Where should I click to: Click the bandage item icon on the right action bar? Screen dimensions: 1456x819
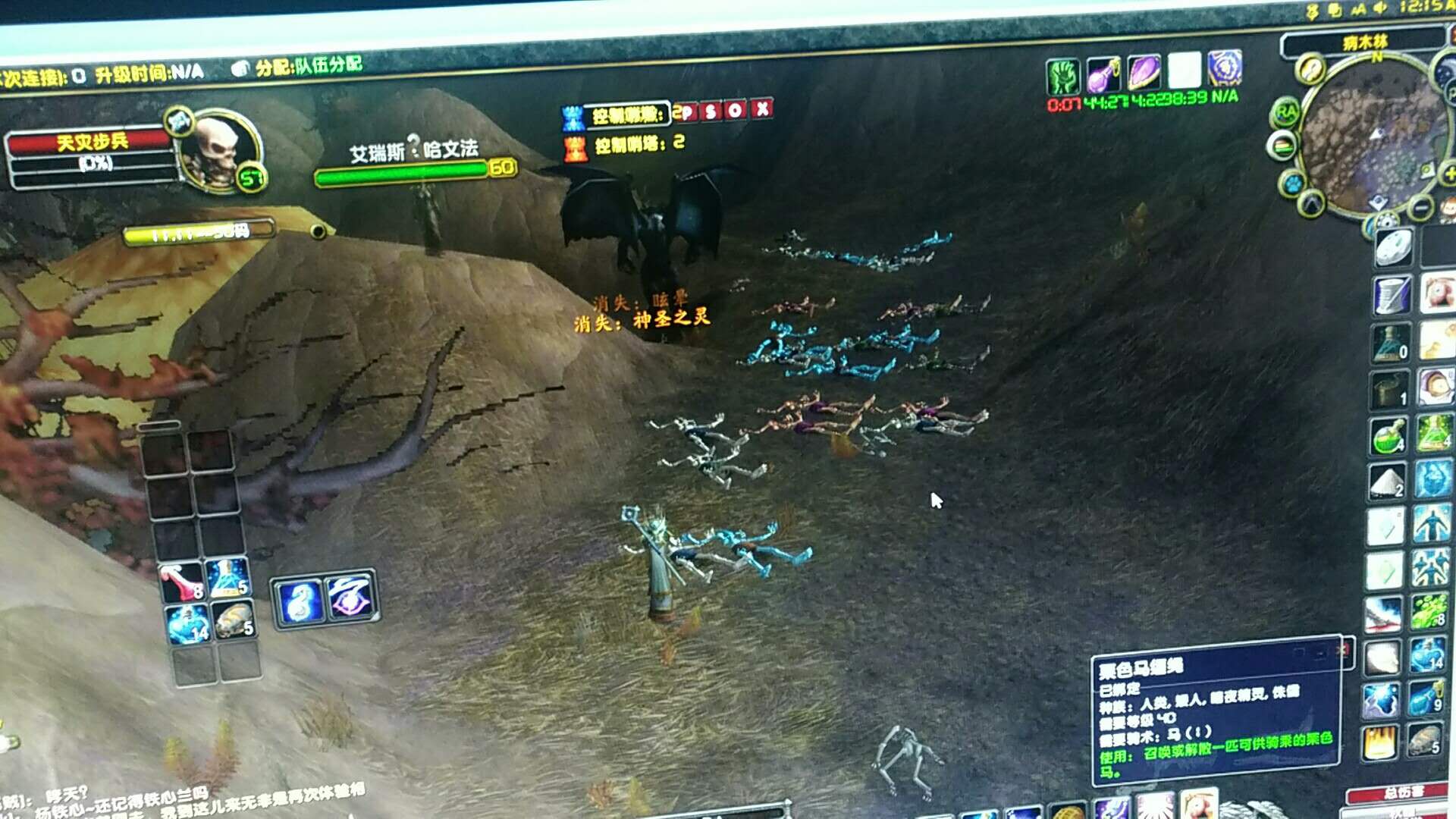point(1382,656)
